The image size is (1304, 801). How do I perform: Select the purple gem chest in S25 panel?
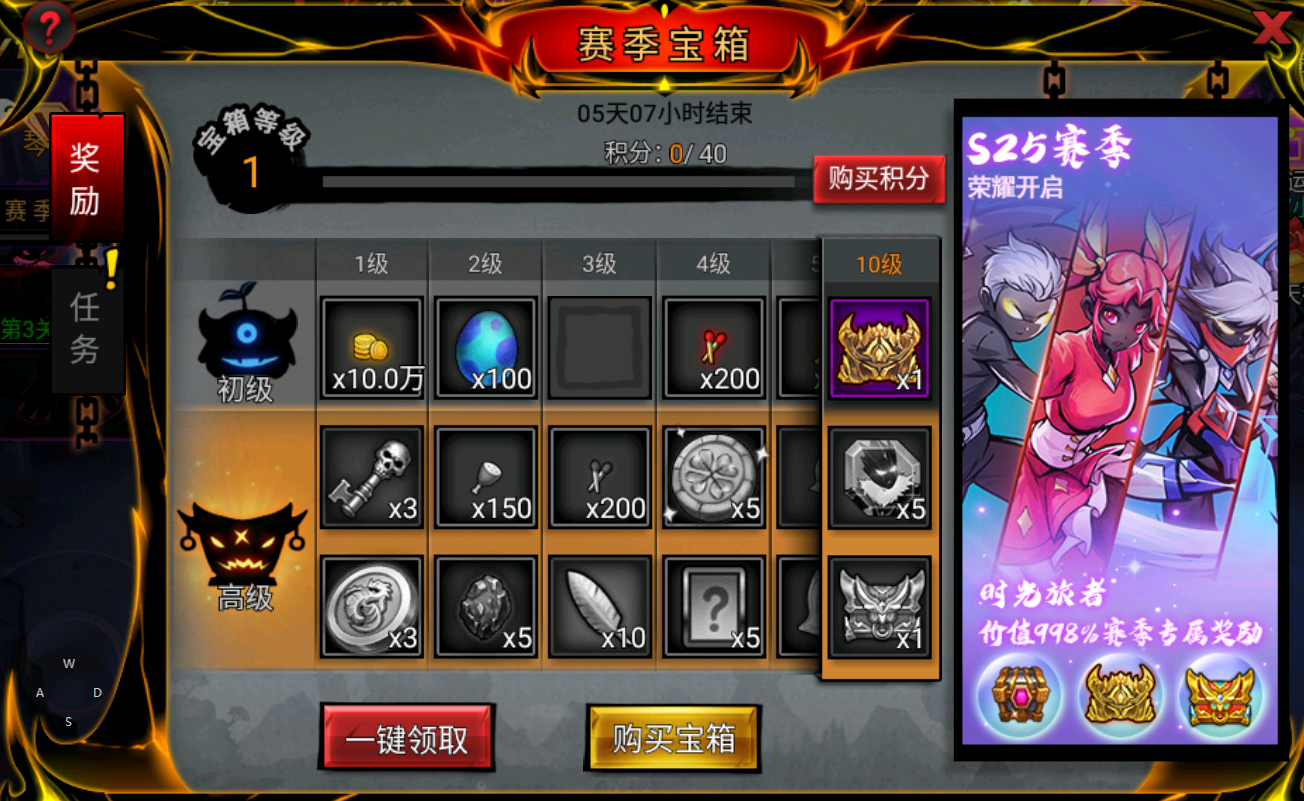click(x=1020, y=697)
